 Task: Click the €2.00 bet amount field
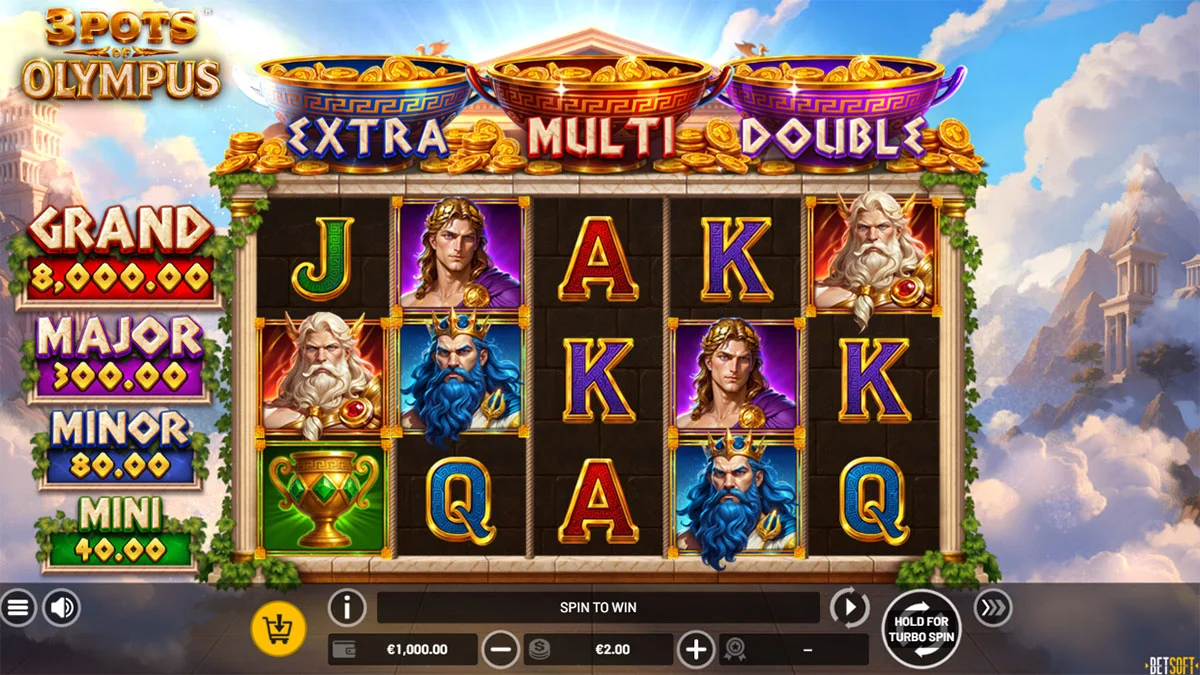(612, 649)
